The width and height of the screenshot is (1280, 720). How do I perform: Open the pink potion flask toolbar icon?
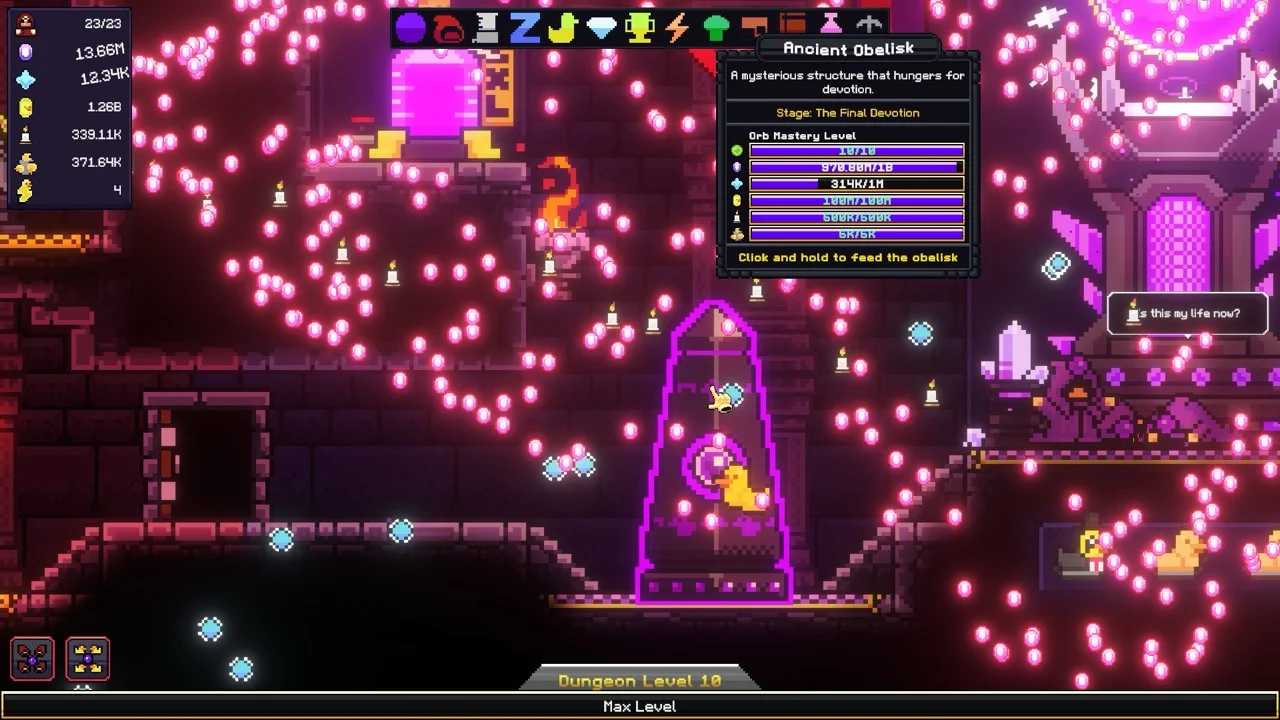tap(831, 26)
